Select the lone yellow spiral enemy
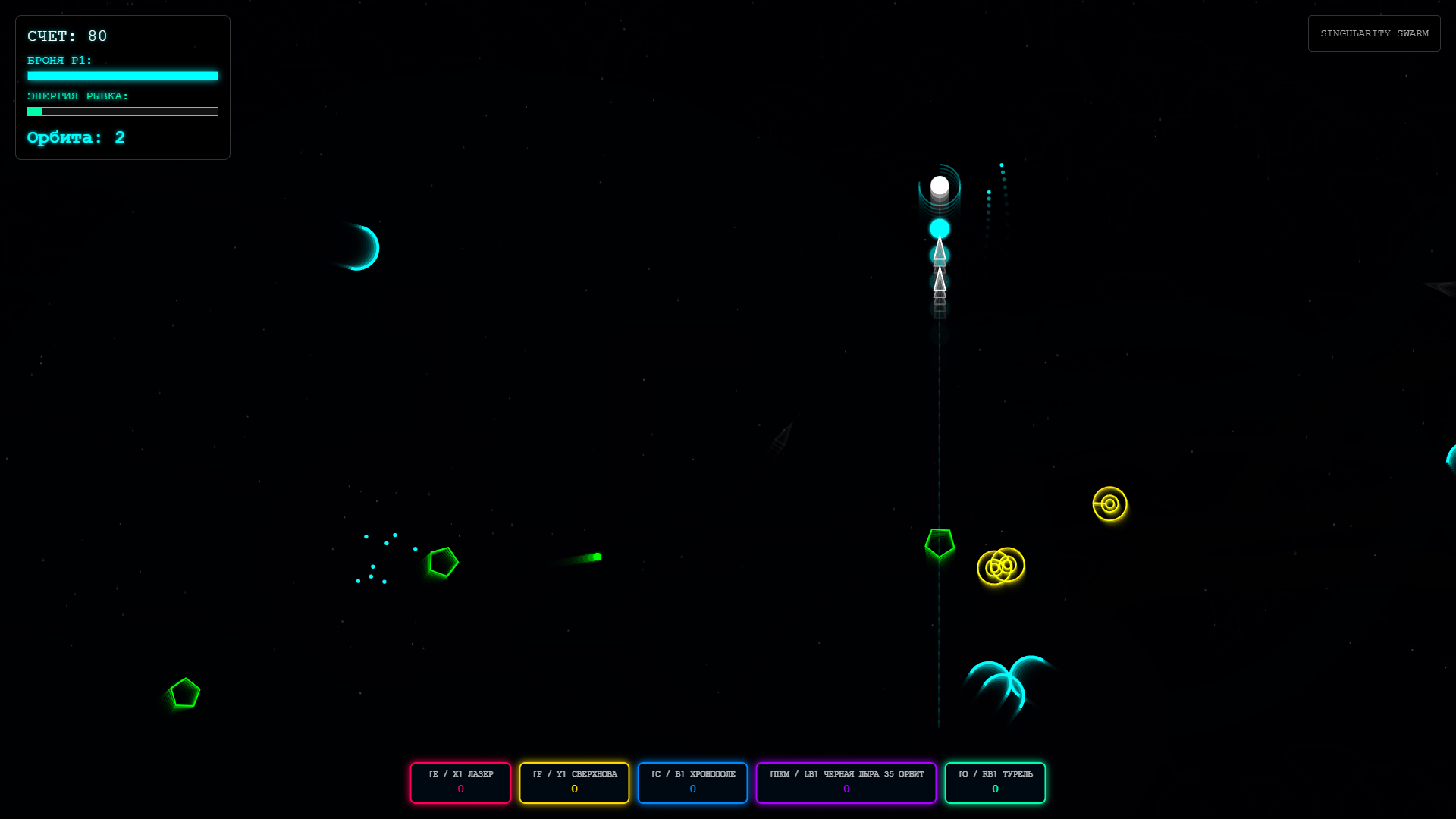This screenshot has height=819, width=1456. point(1109,504)
